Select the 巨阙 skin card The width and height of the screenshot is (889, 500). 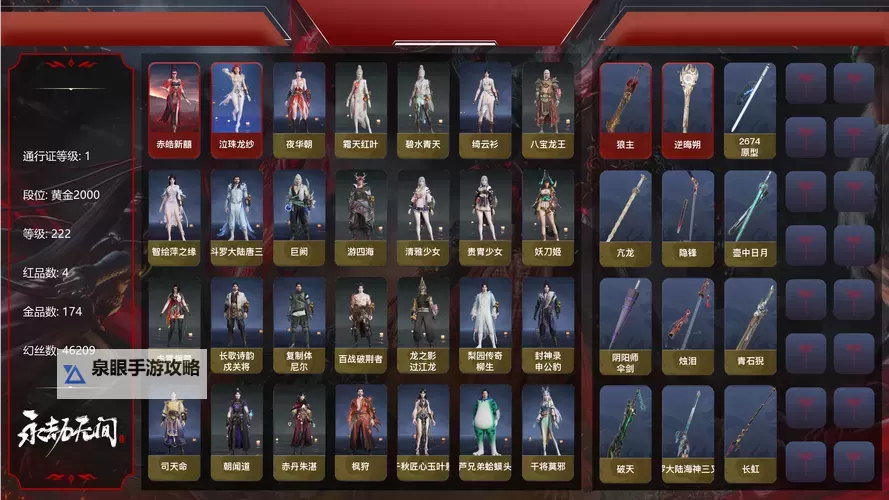298,216
